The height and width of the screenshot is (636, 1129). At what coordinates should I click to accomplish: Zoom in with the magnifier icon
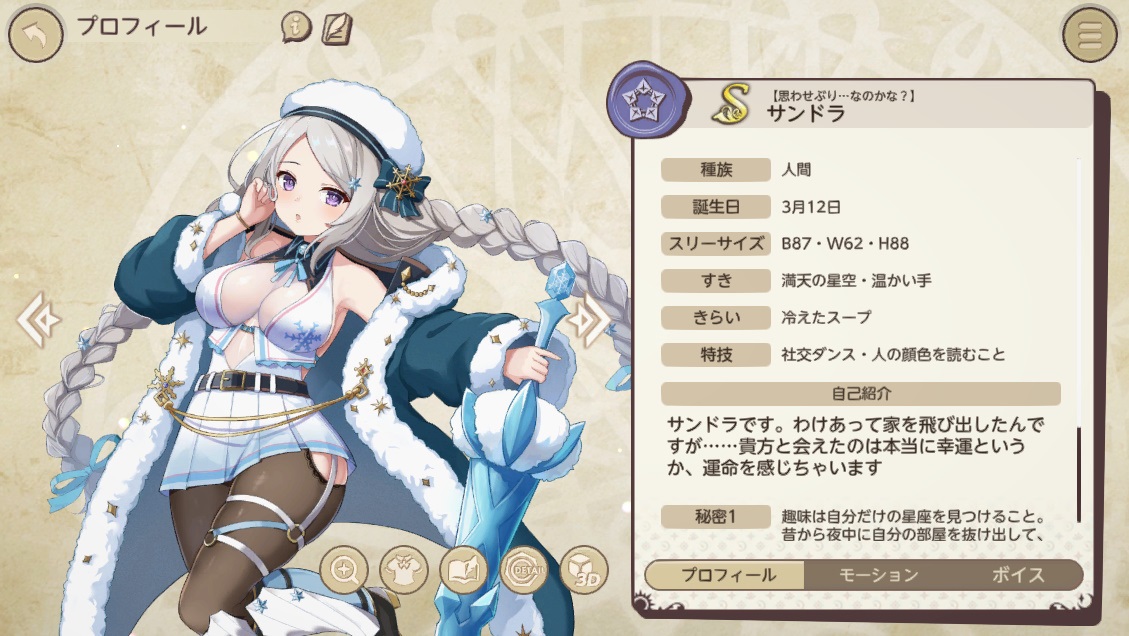[x=346, y=570]
